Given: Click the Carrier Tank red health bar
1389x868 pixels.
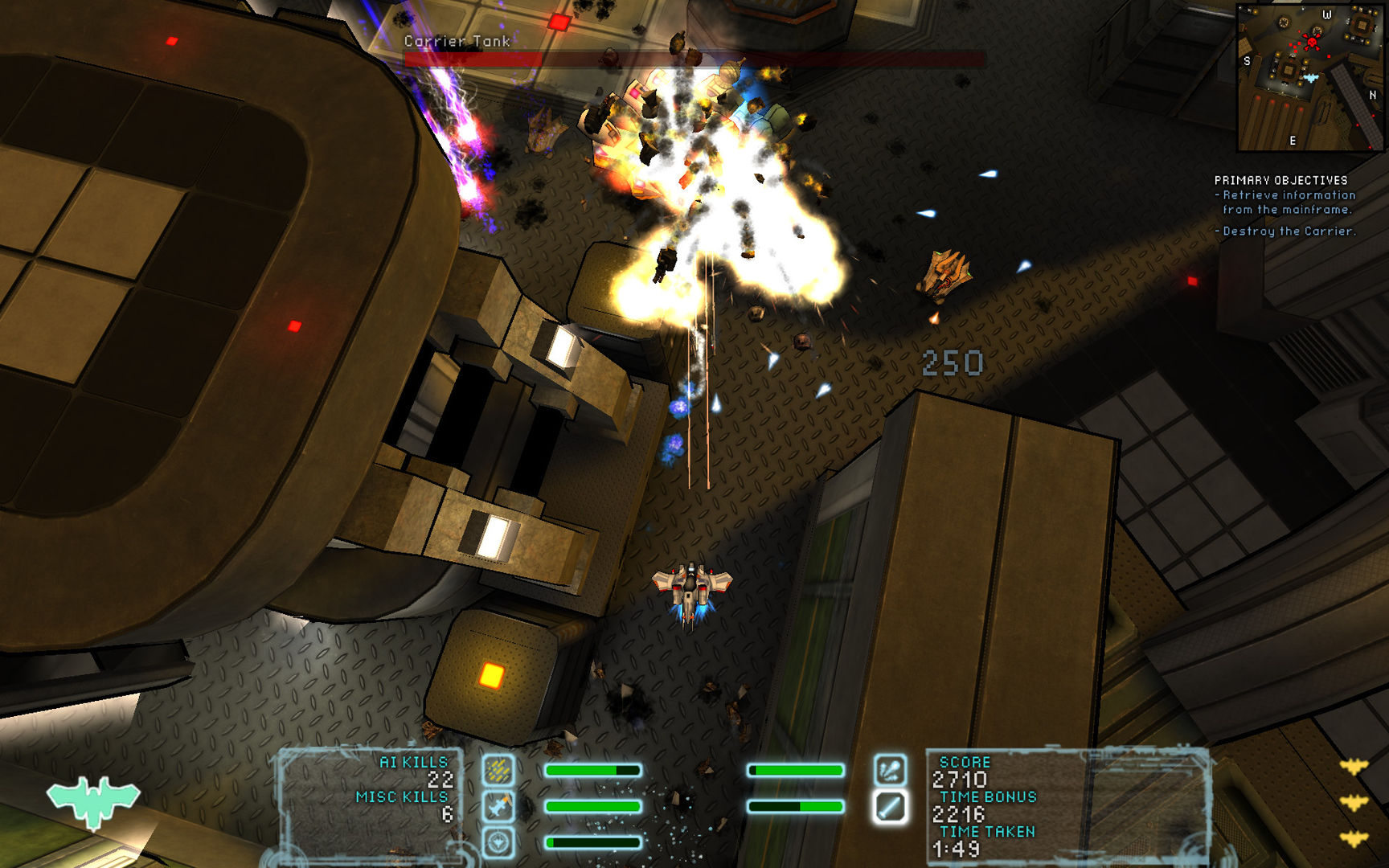Looking at the screenshot, I should pos(691,59).
